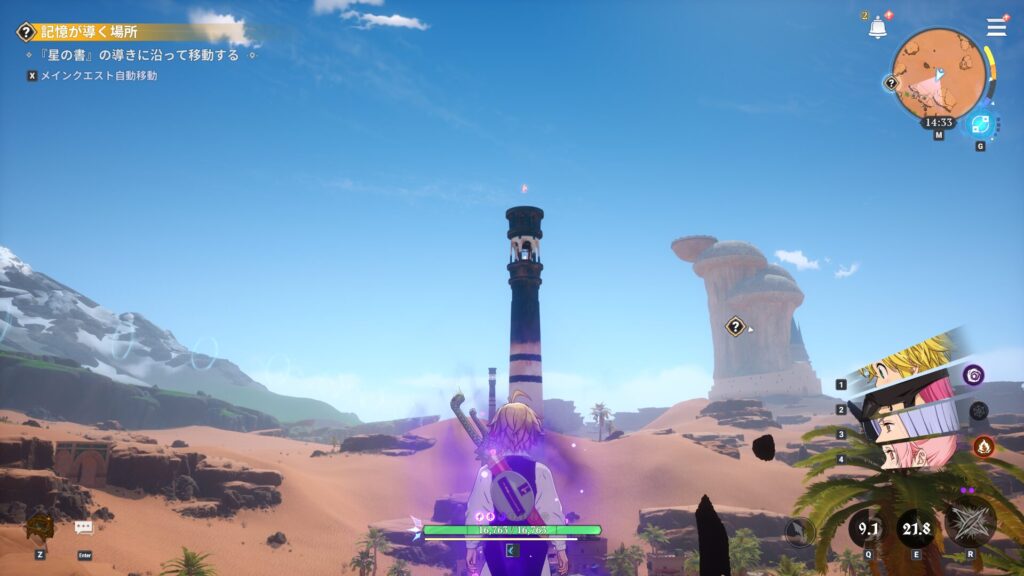Click the メインクエスト自動移動 auto-move option

(x=98, y=76)
